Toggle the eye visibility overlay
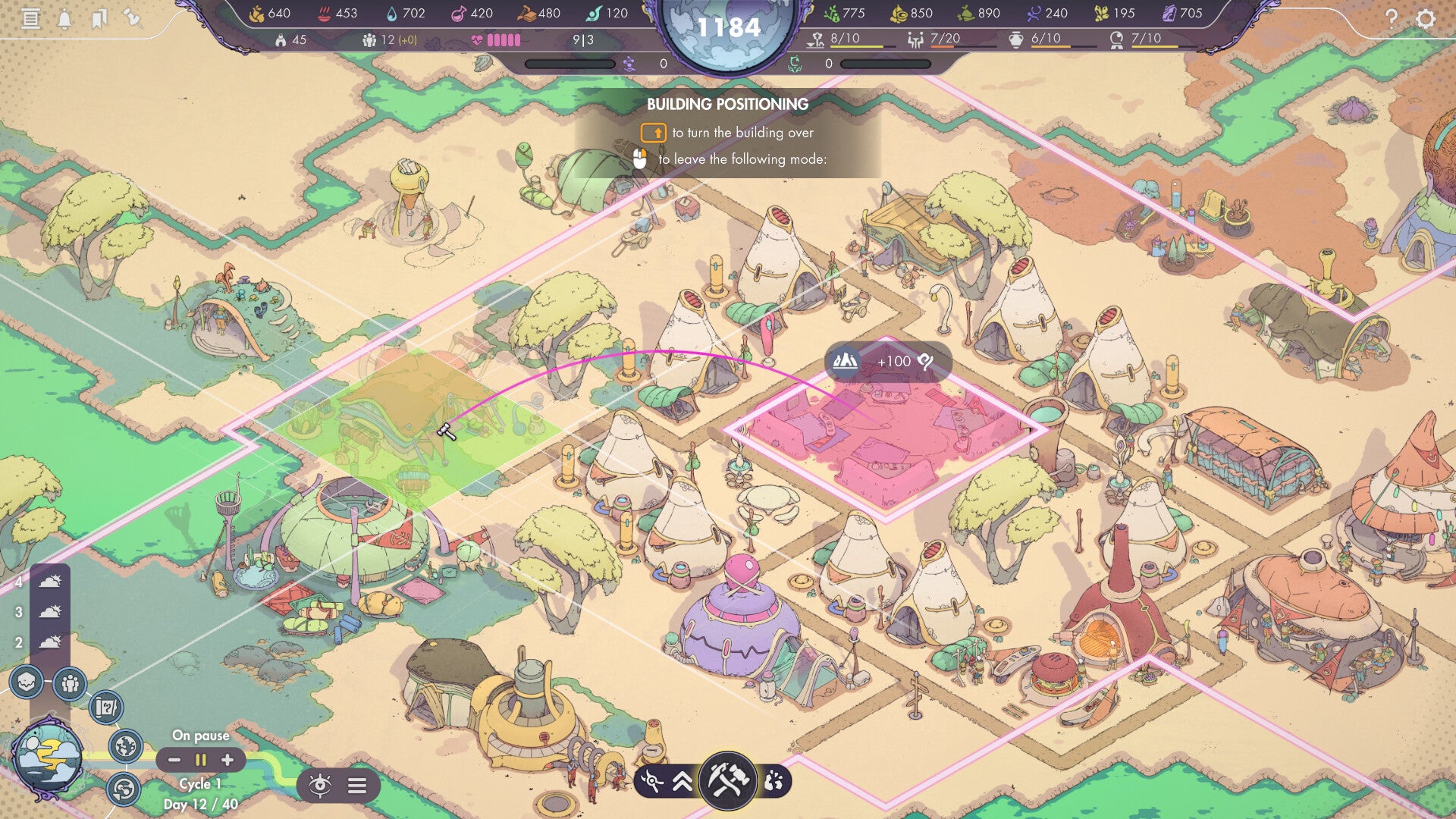This screenshot has height=819, width=1456. [320, 786]
